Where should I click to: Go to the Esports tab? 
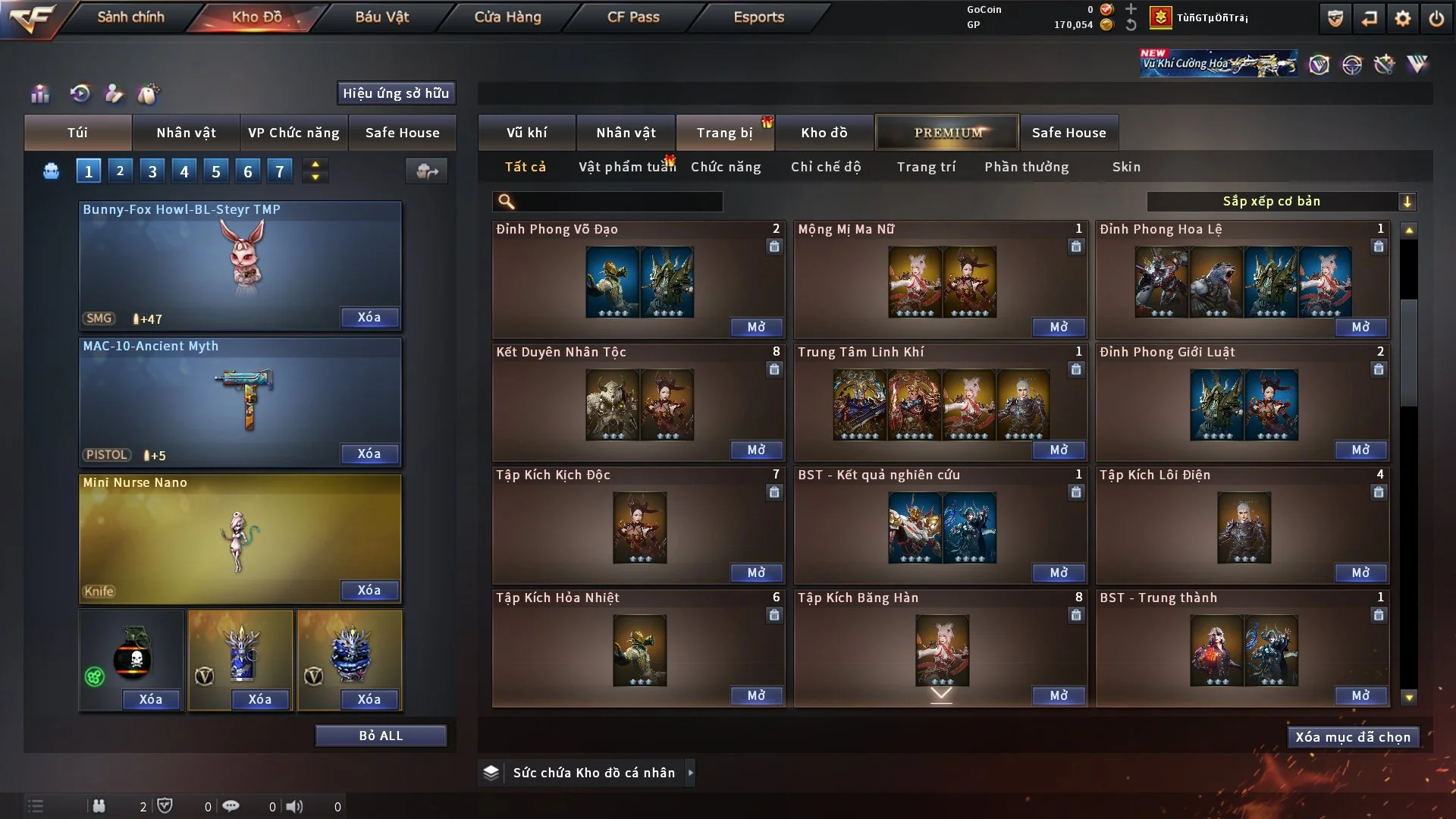(x=758, y=17)
